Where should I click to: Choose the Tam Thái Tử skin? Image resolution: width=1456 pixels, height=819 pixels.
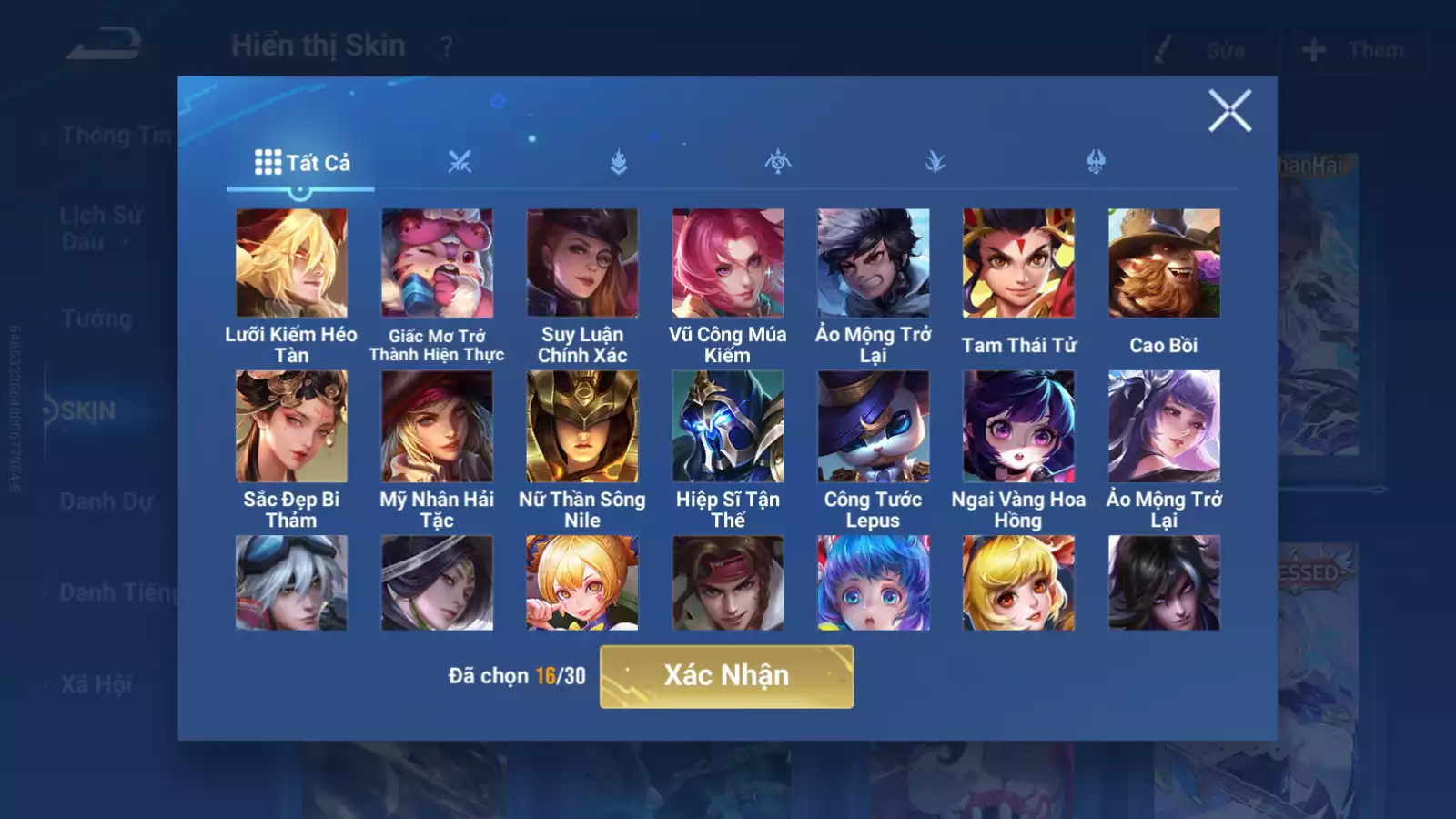(1018, 263)
